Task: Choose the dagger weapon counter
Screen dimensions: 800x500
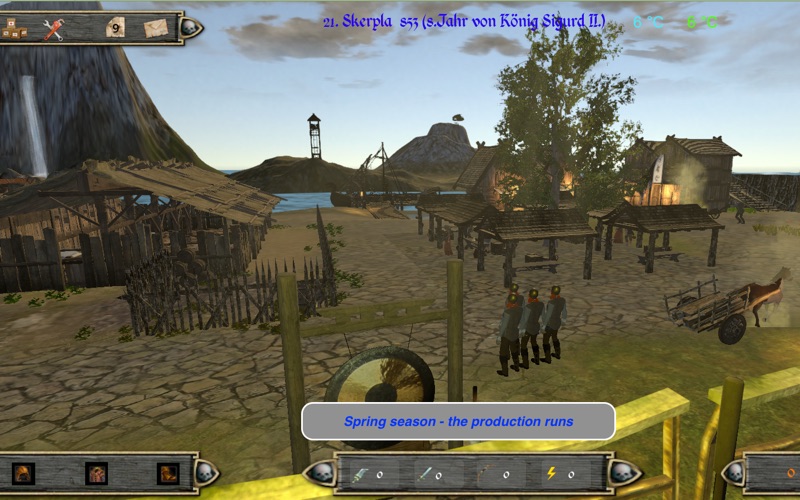Action: pos(362,474)
